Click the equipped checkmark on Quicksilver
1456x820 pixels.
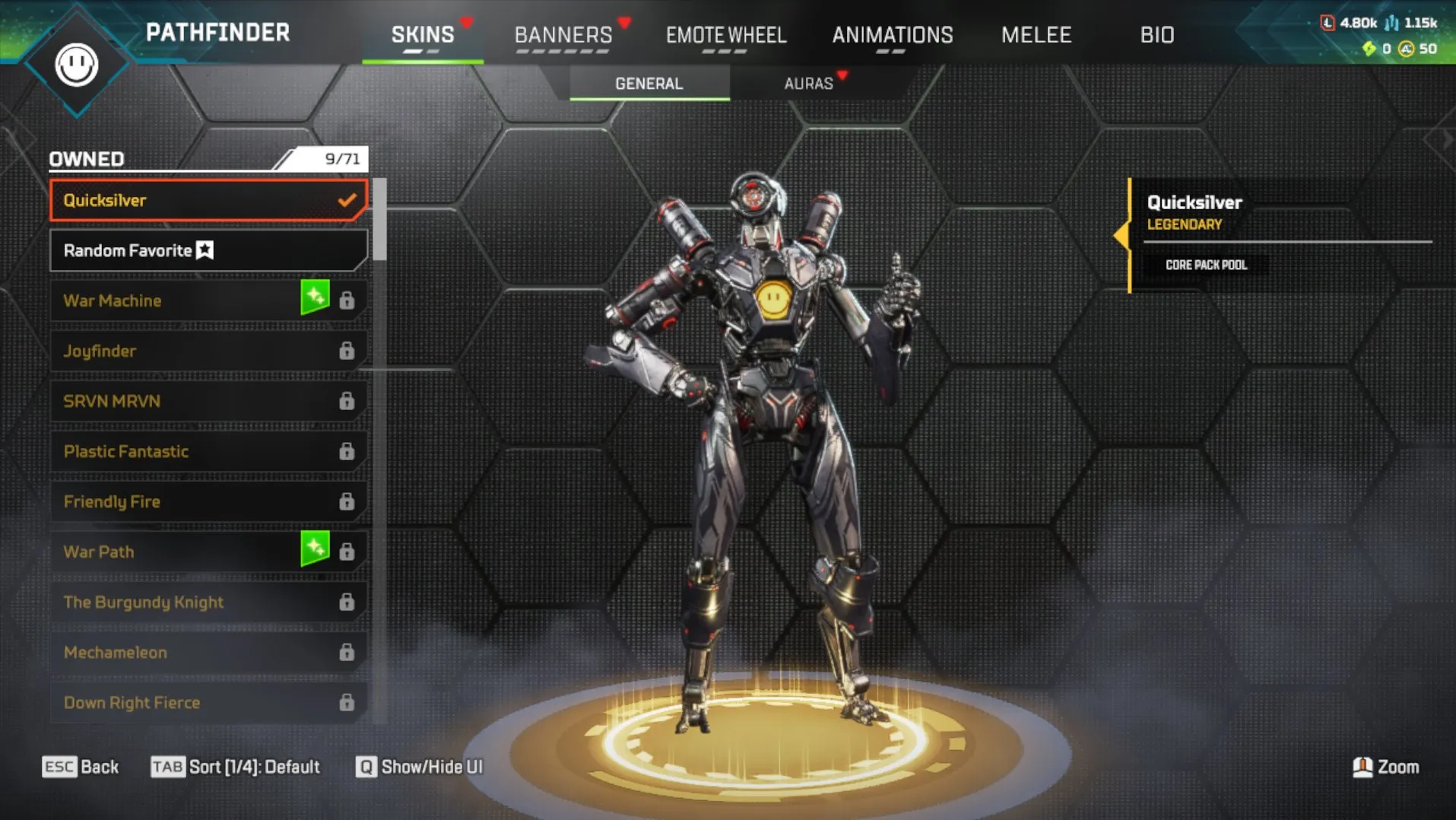click(347, 200)
